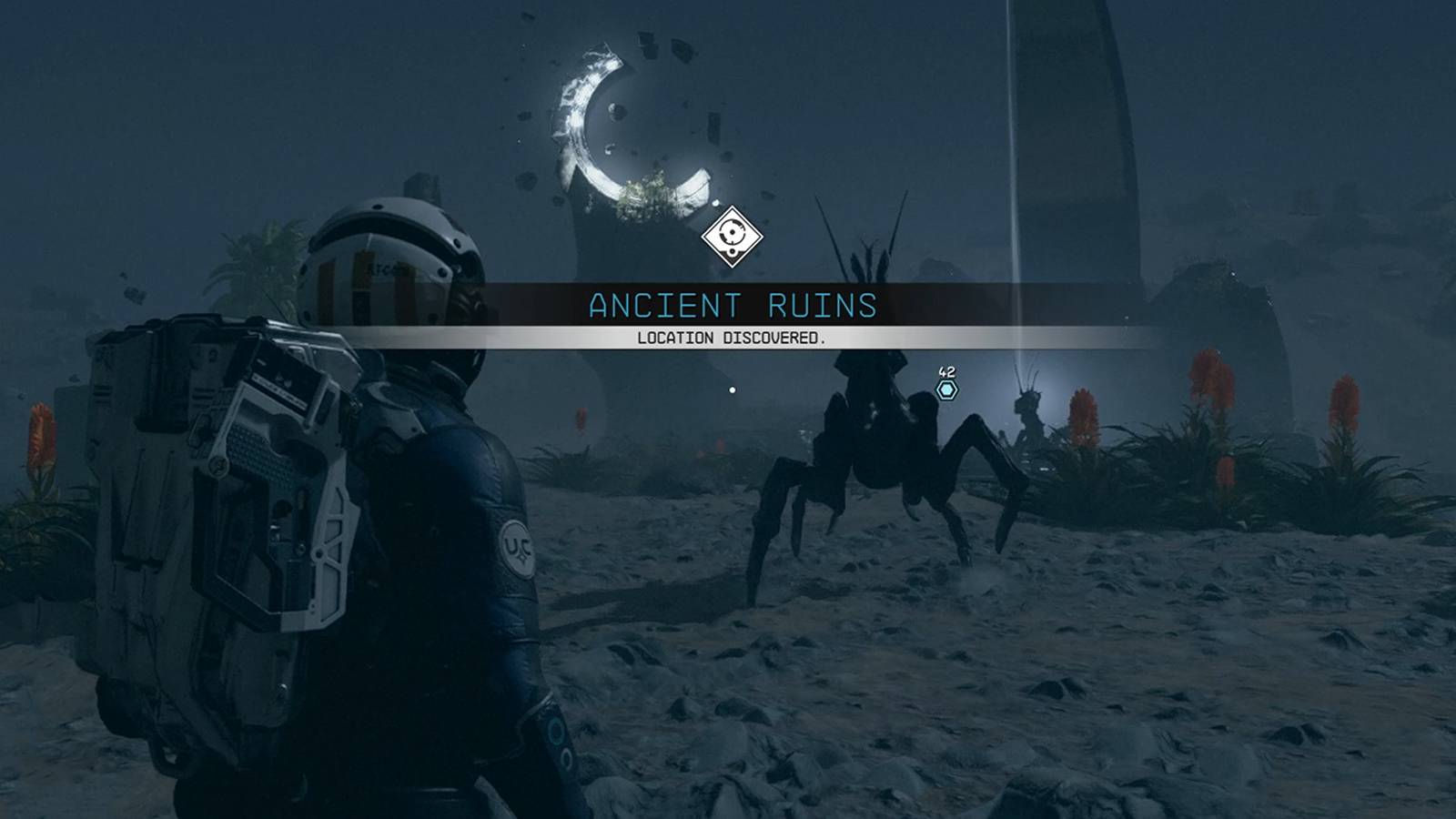Image resolution: width=1456 pixels, height=819 pixels.
Task: Select the spider-like alien creature
Action: click(874, 437)
